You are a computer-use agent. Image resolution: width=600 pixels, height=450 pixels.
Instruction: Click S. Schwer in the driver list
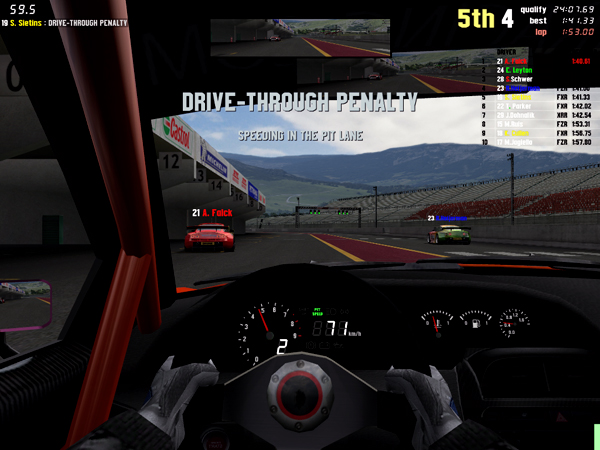517,79
